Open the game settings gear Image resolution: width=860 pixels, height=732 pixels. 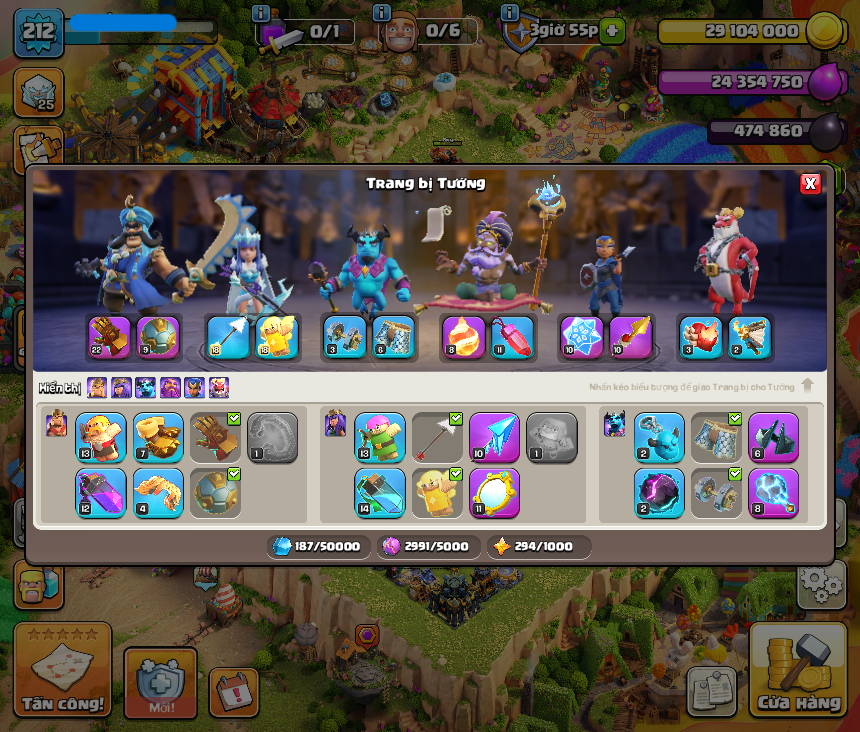tap(821, 584)
